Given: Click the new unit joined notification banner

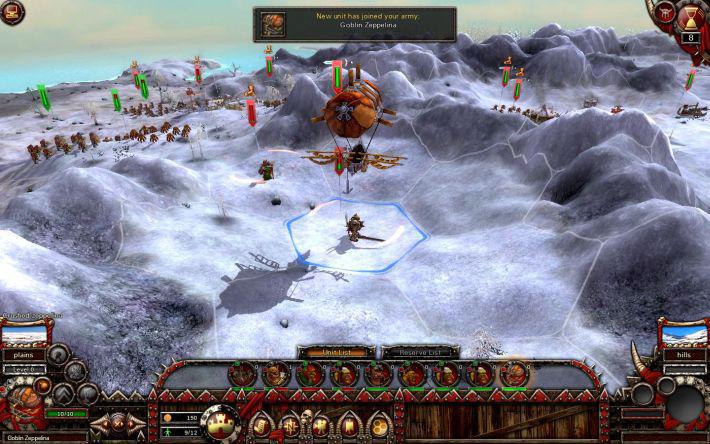Looking at the screenshot, I should coord(355,24).
